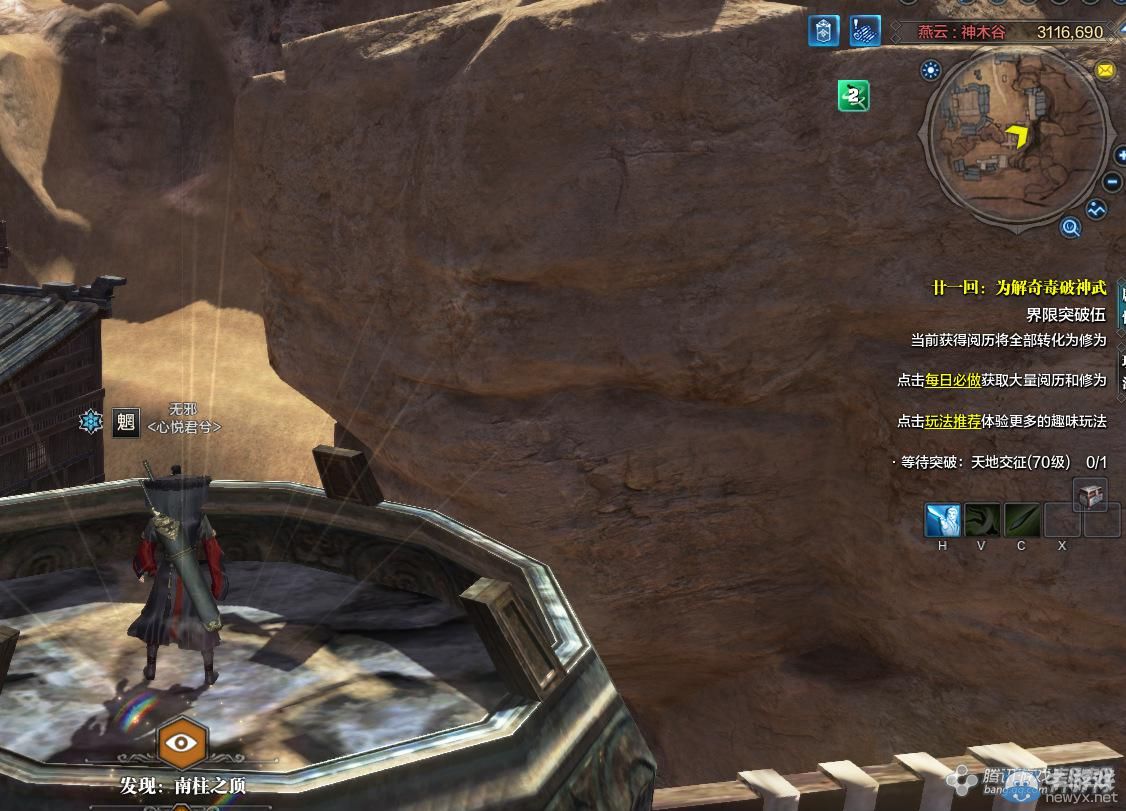Screen dimensions: 1126x811
Task: Use the green feather skill on C
Action: [1022, 520]
